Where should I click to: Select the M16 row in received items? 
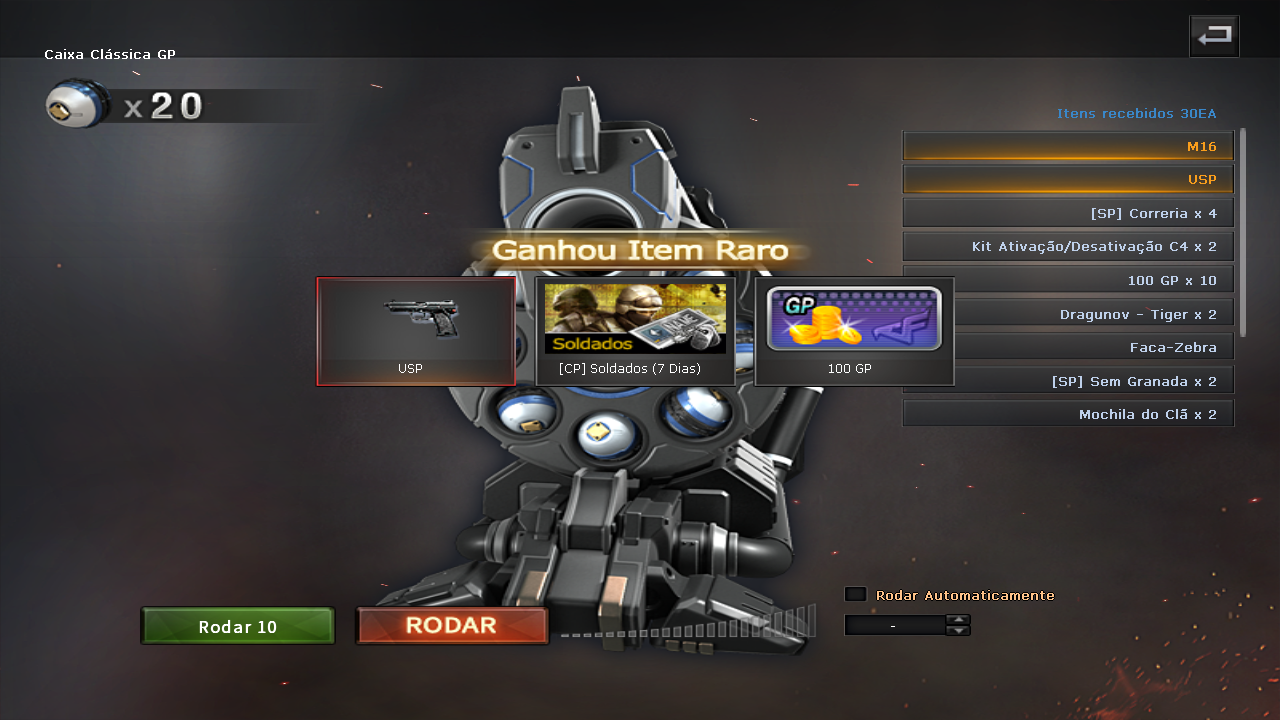(1068, 146)
